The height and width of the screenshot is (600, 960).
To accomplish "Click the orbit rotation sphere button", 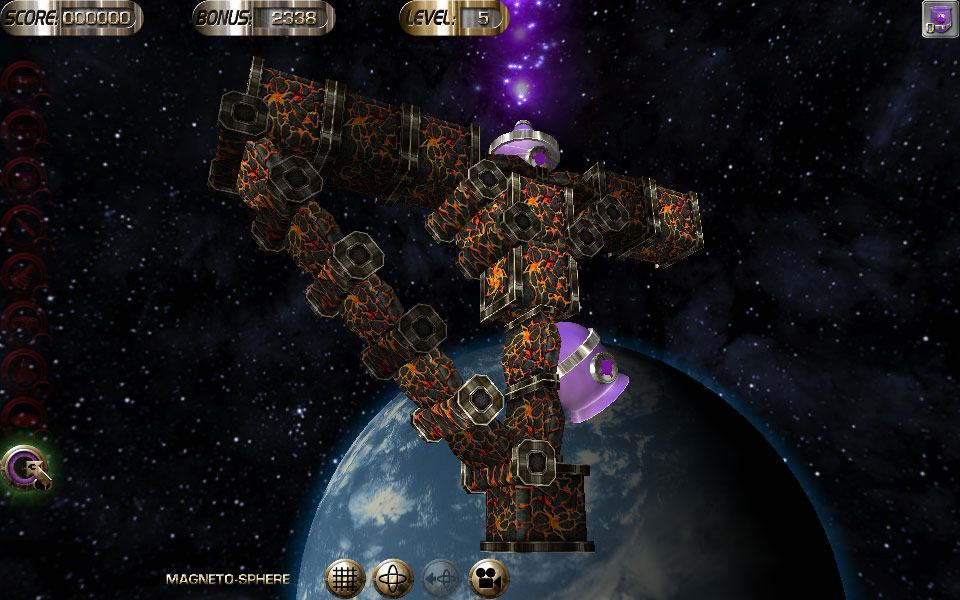I will click(393, 578).
